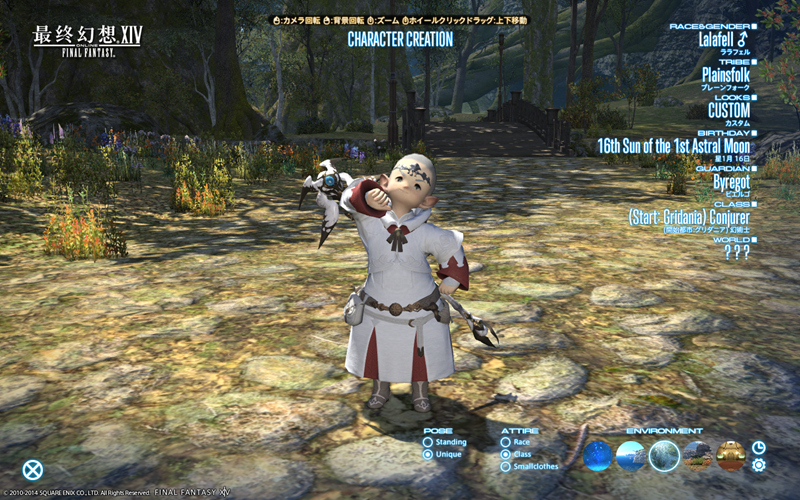Open the Conjurer class selection
The width and height of the screenshot is (800, 500).
point(689,217)
